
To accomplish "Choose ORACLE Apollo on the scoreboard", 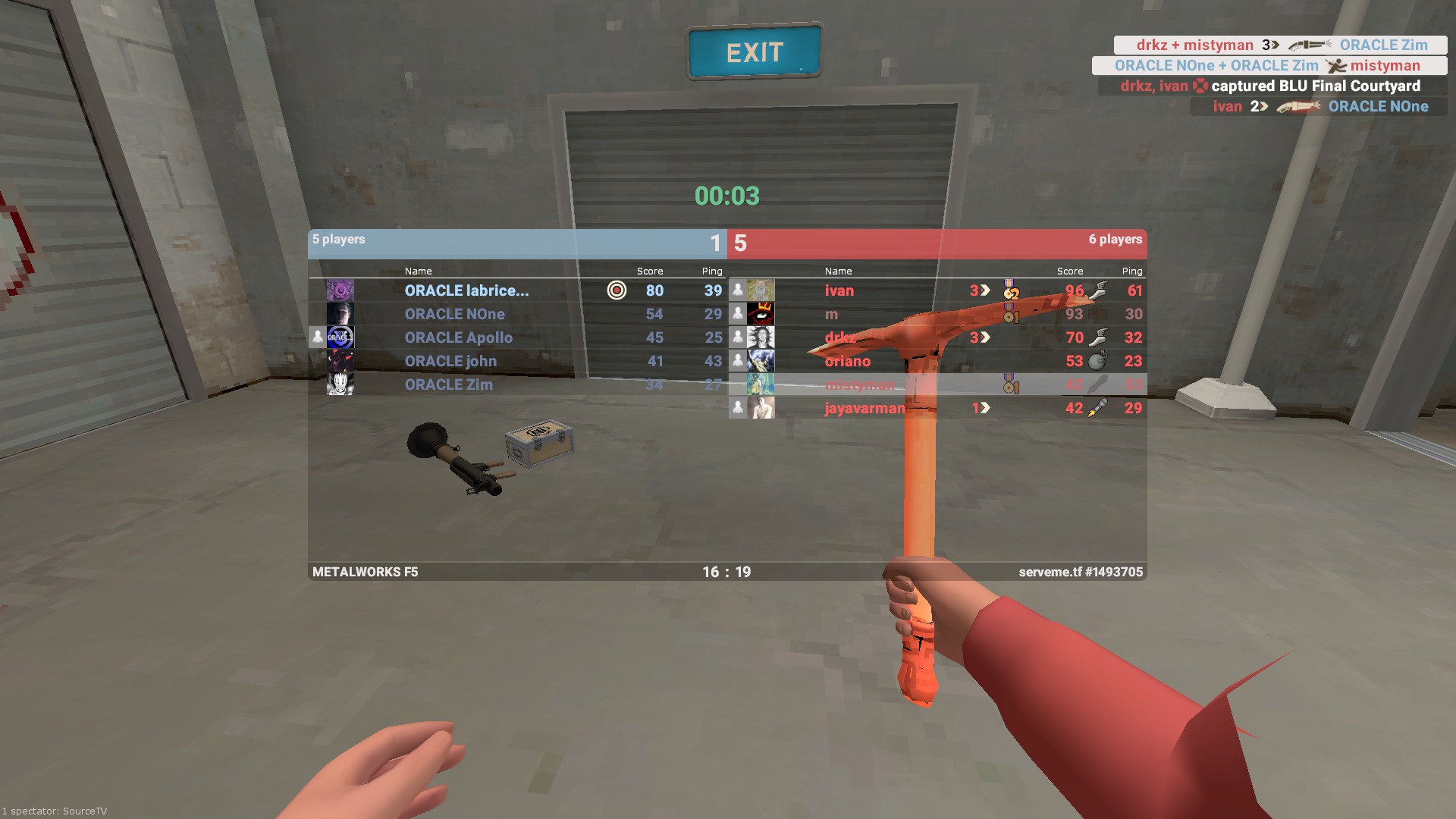I will [458, 337].
